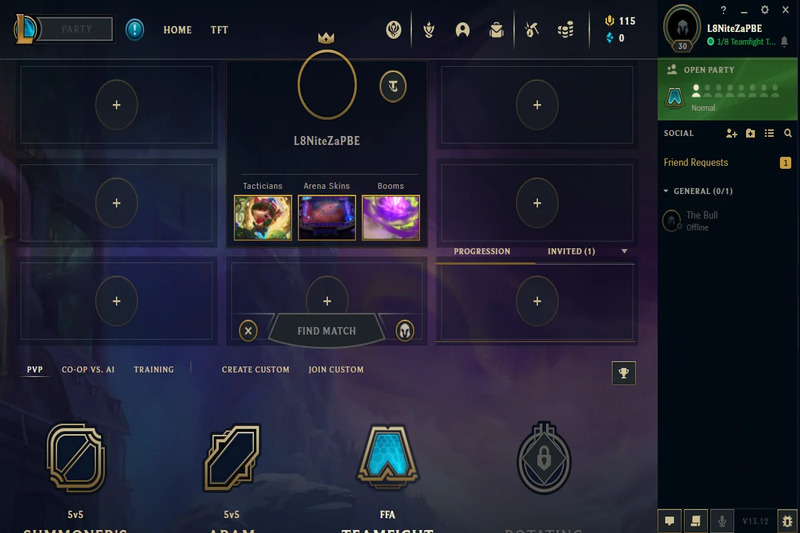The image size is (800, 533).
Task: Click the FIND MATCH button
Action: pos(326,330)
